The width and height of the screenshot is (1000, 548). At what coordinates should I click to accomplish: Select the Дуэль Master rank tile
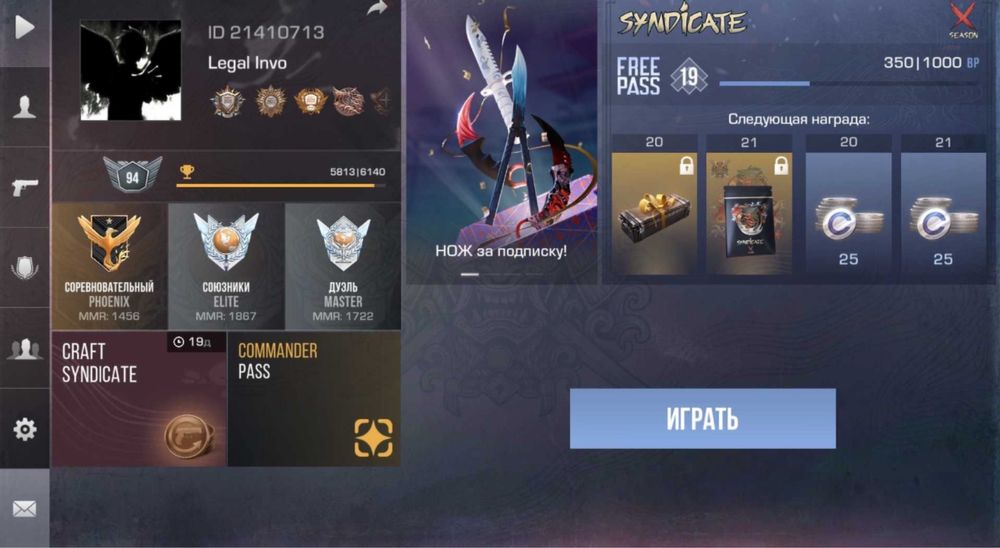tap(343, 266)
